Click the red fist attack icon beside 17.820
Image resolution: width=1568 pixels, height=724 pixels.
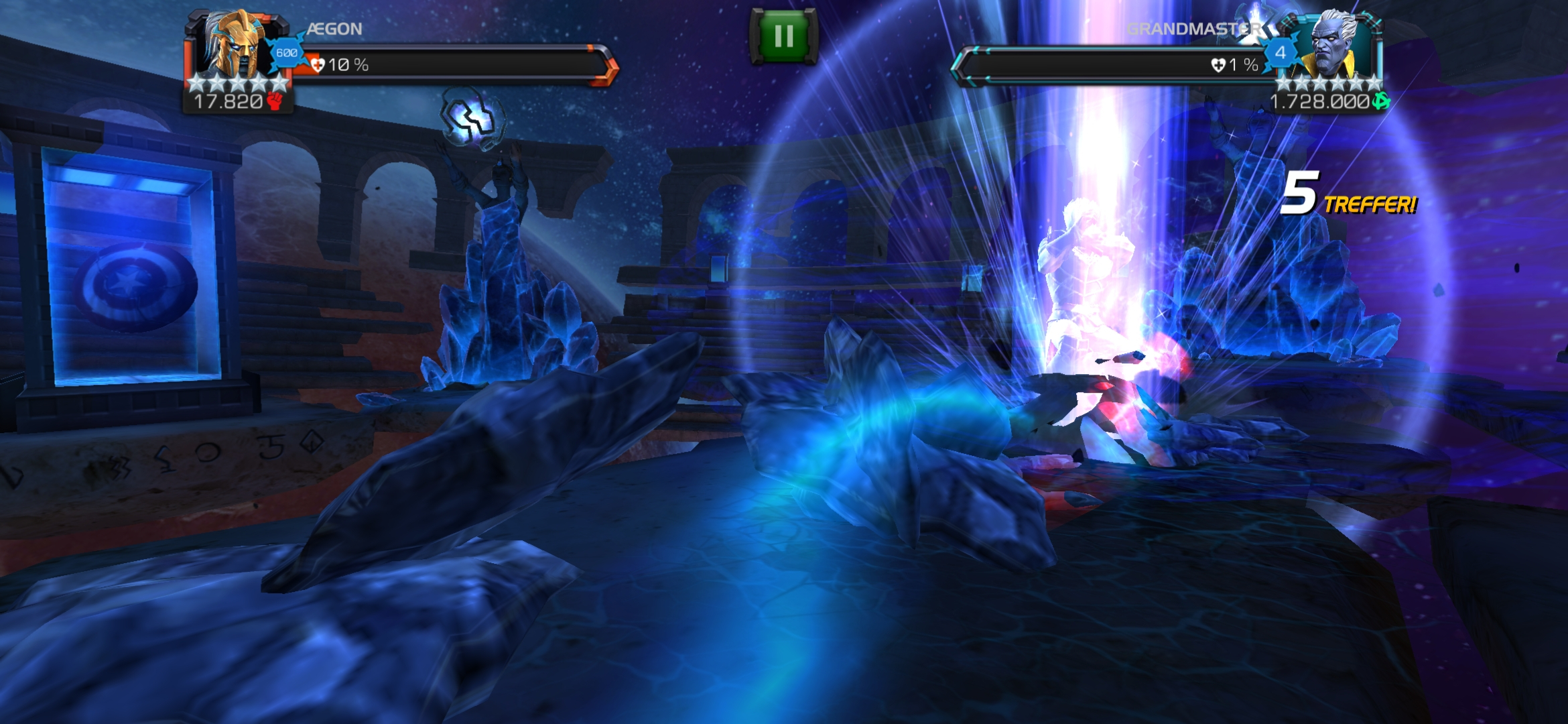pyautogui.click(x=275, y=102)
